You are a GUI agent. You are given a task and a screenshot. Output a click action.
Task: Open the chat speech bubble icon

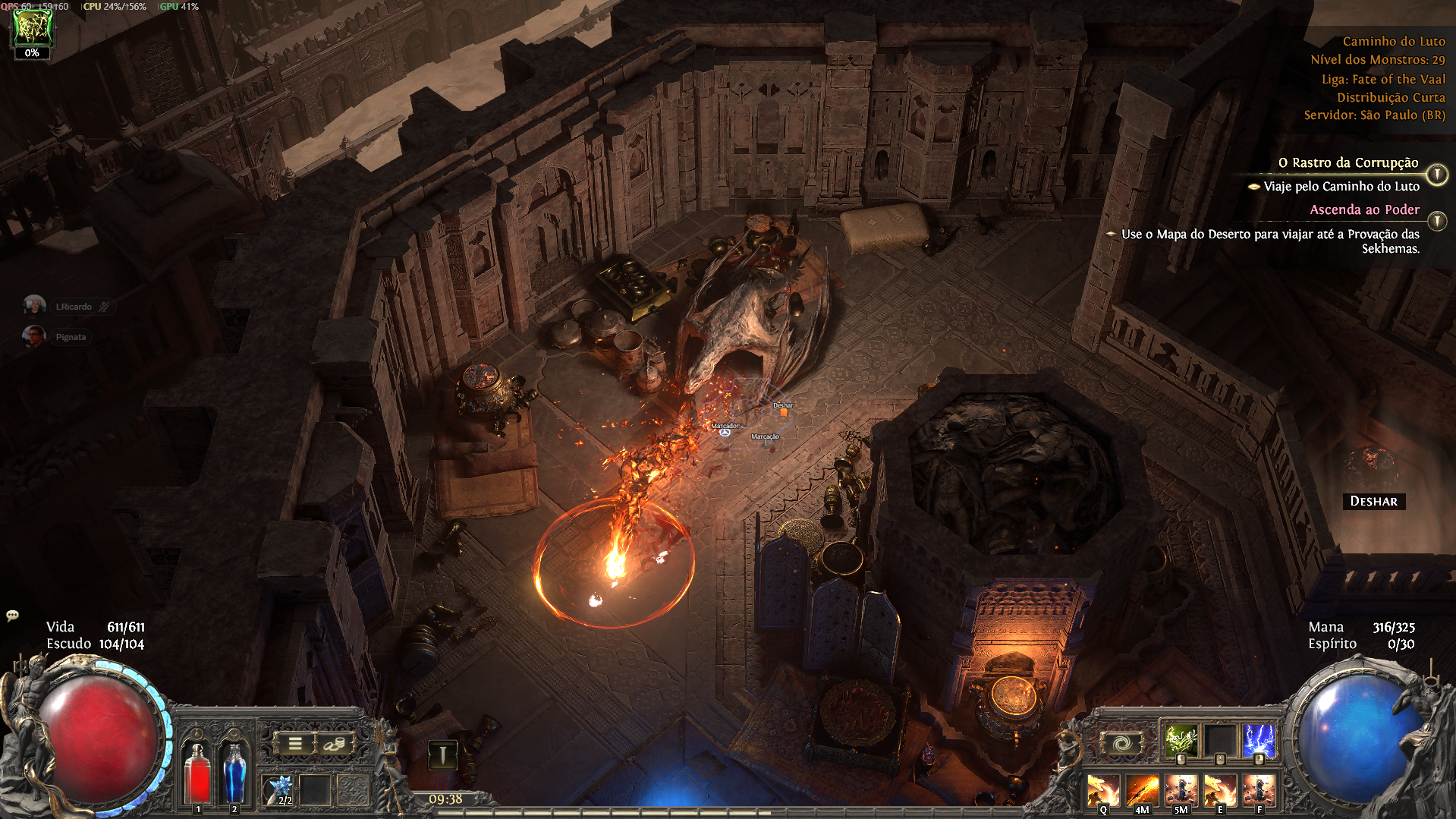pyautogui.click(x=12, y=616)
